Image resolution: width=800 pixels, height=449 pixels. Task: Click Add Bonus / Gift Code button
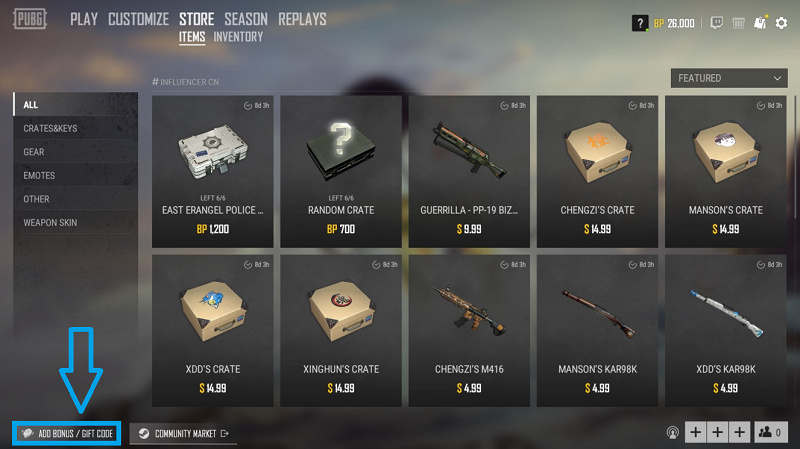(x=67, y=434)
